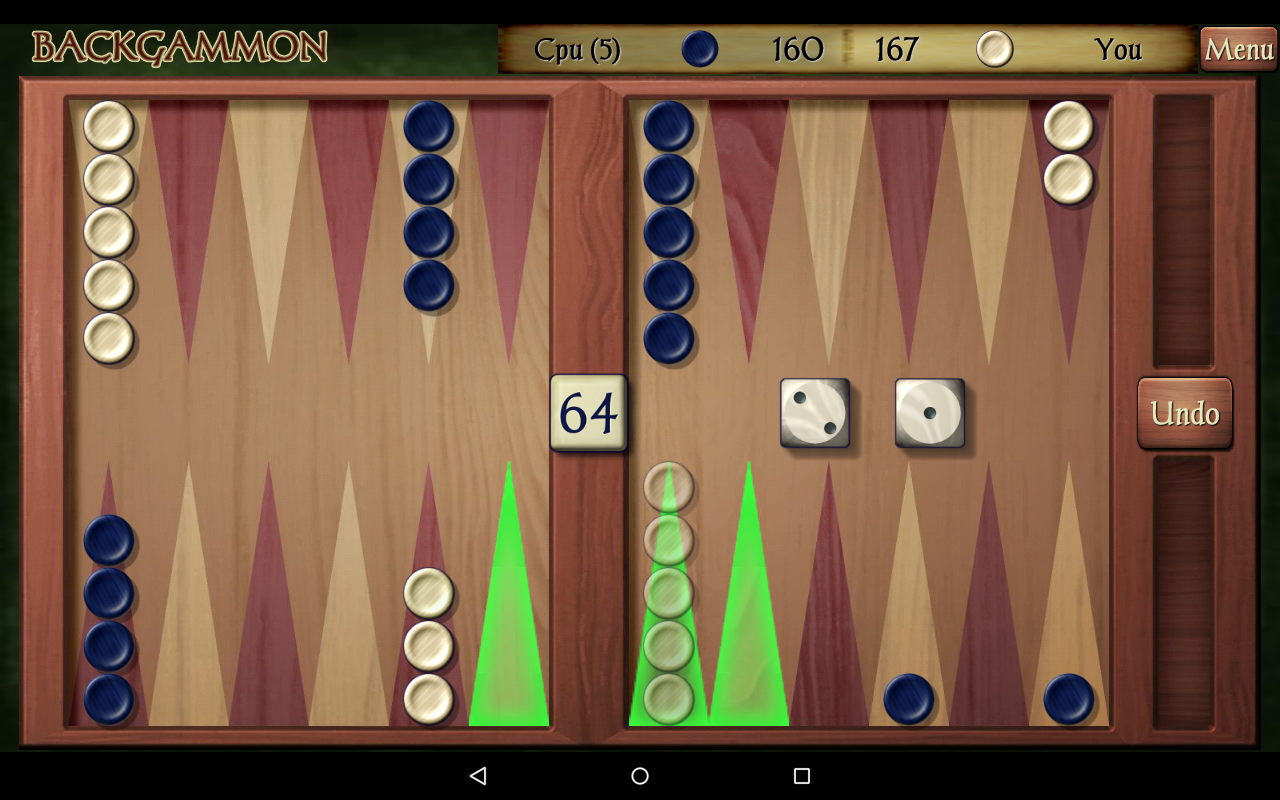The image size is (1280, 800).
Task: Click the Cpu (5) score label
Action: (580, 48)
